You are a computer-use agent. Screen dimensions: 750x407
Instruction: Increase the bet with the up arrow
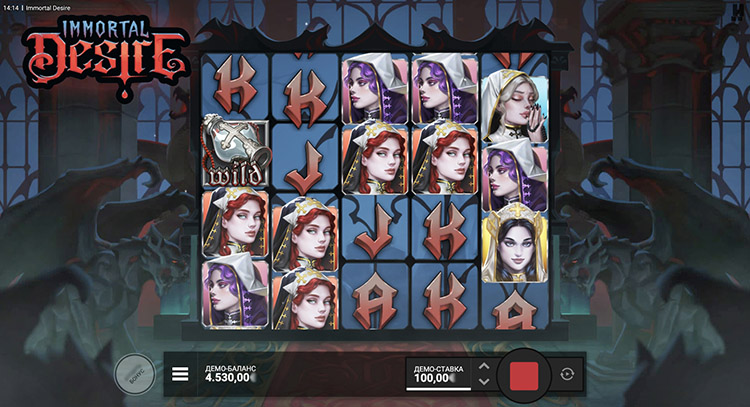[484, 366]
